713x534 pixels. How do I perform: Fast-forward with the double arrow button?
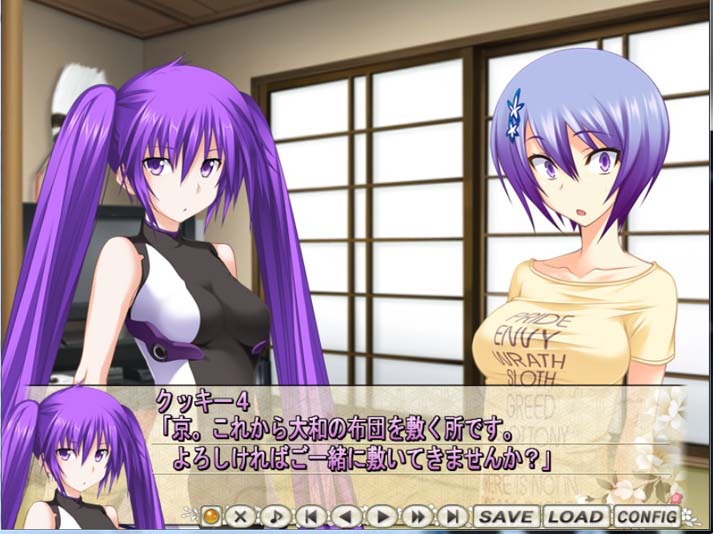418,517
